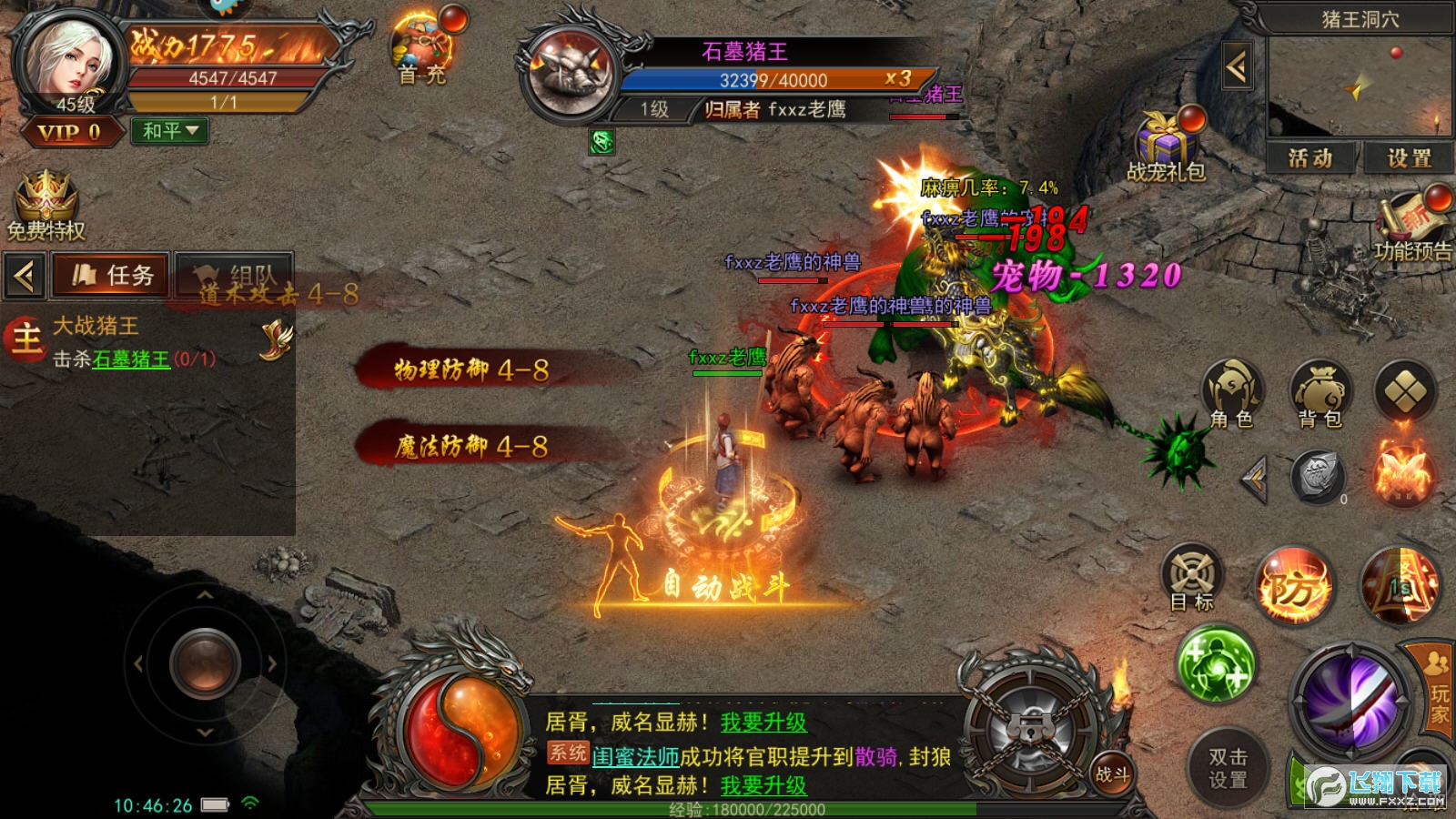Click the 我要升级 upgrade chat link
This screenshot has width=1456, height=819.
tap(763, 723)
